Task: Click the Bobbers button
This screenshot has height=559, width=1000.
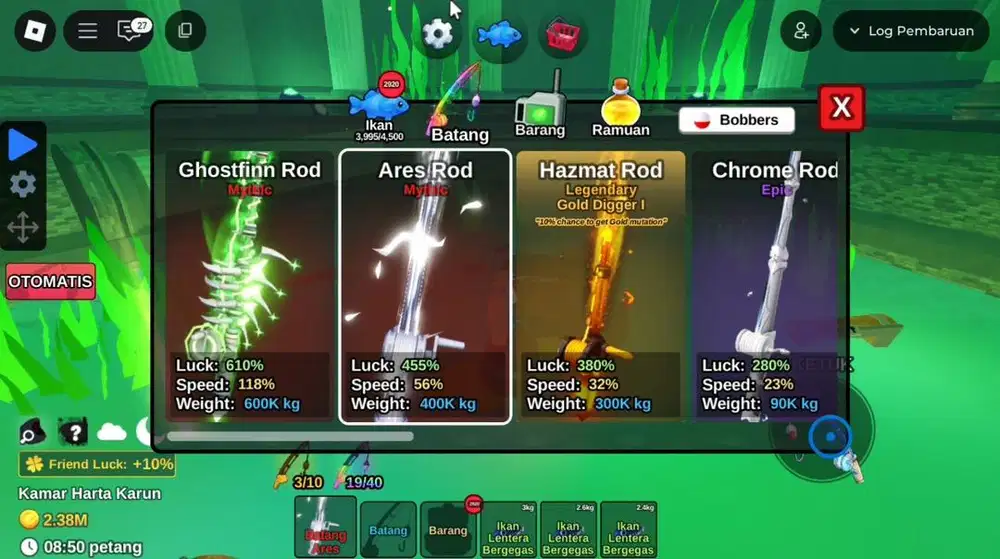Action: [x=736, y=120]
